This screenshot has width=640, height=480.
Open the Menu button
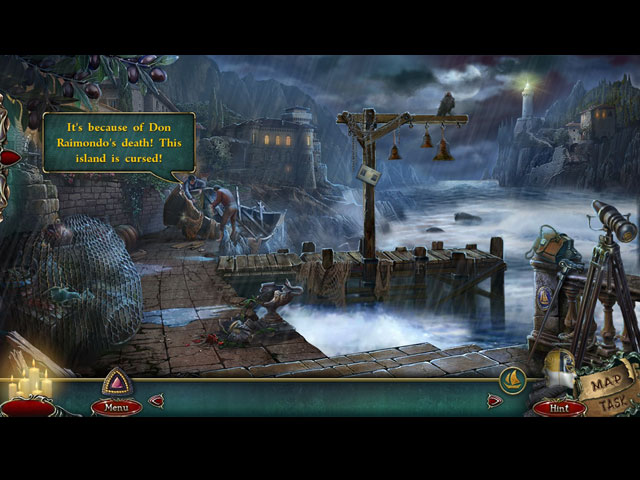116,407
